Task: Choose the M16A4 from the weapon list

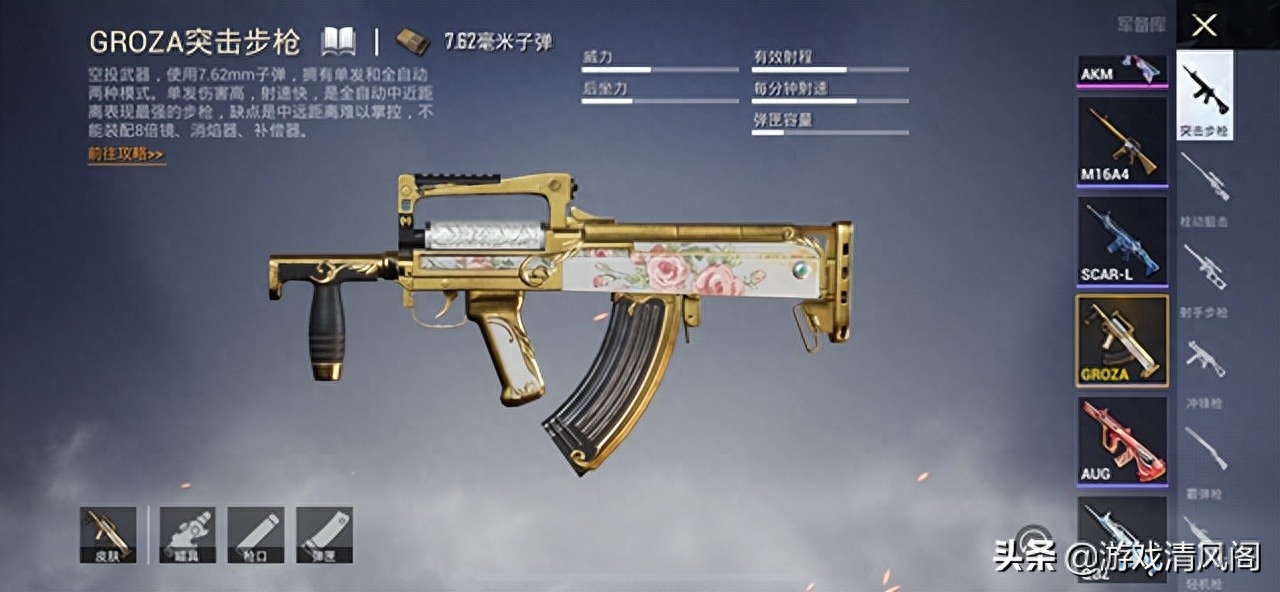Action: click(1121, 142)
